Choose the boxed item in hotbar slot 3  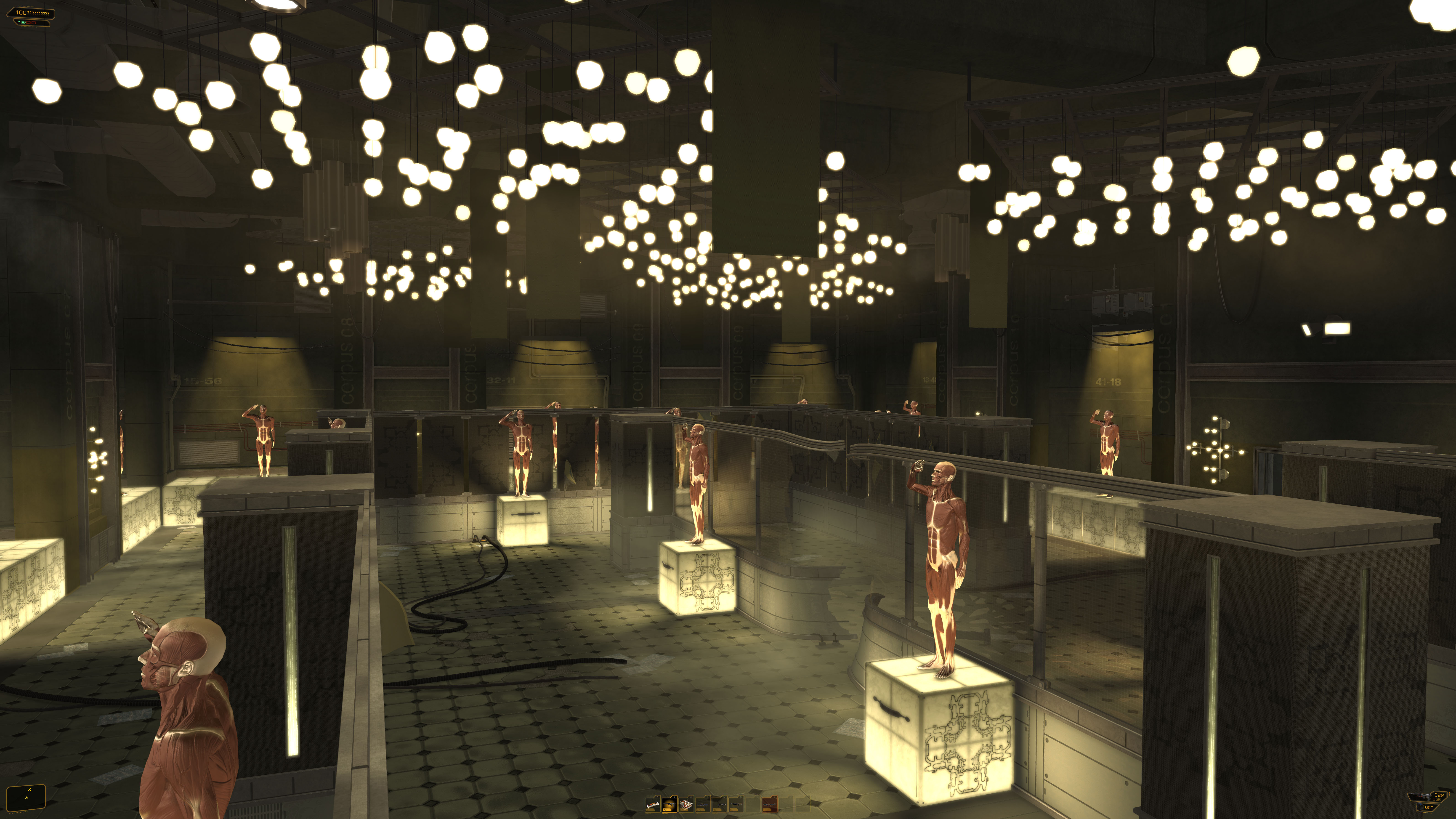coord(686,804)
